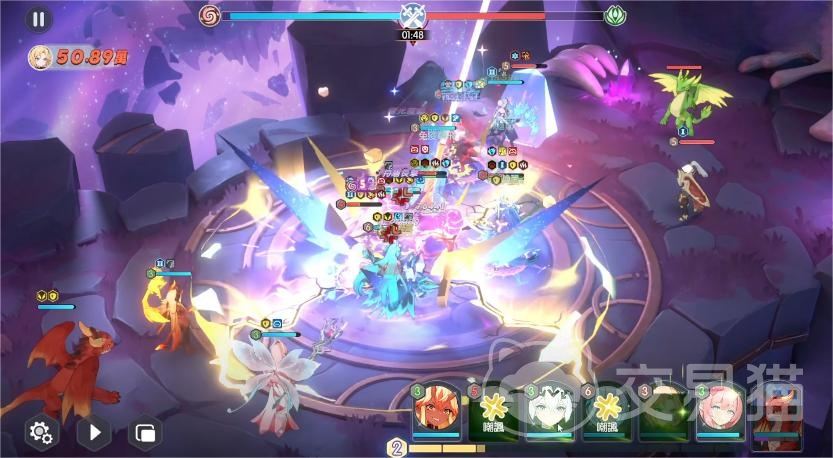Select the pink-haired hero card

click(720, 411)
